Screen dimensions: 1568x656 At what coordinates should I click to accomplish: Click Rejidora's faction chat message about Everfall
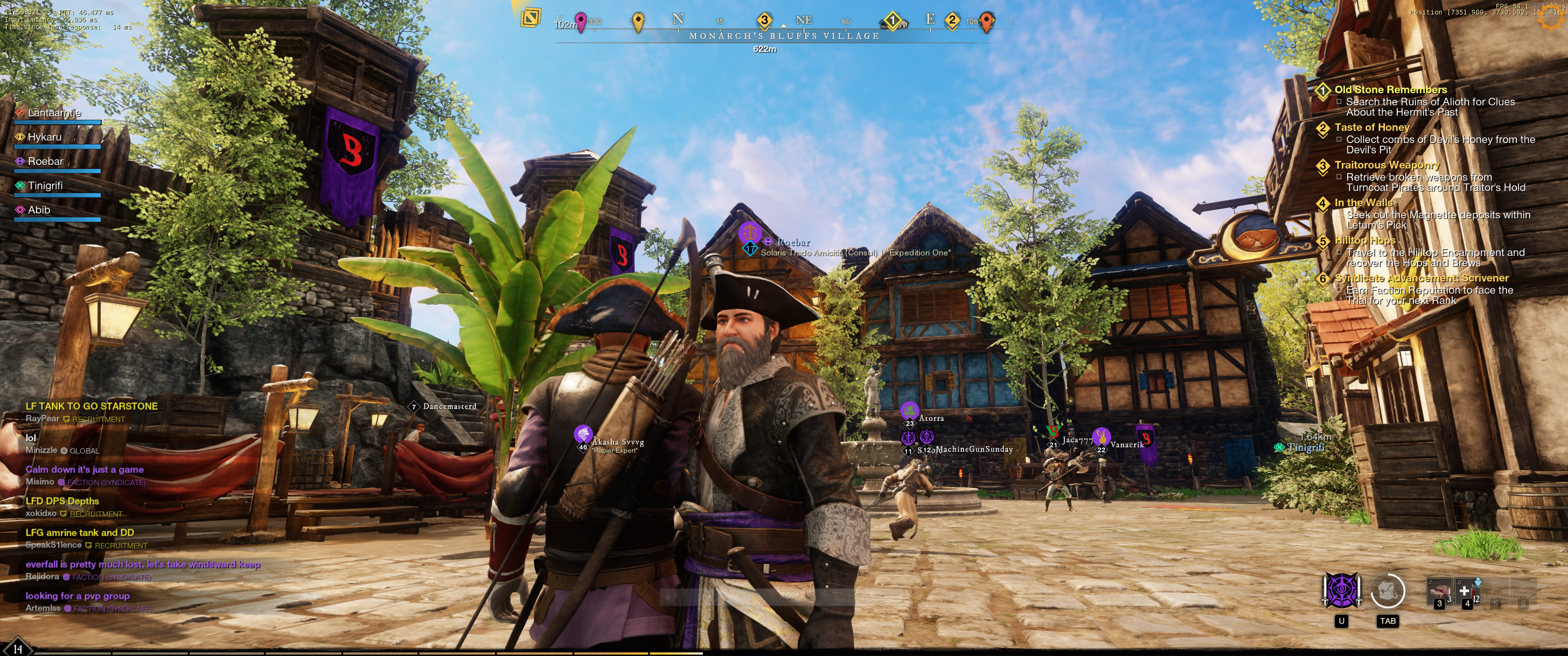click(142, 565)
